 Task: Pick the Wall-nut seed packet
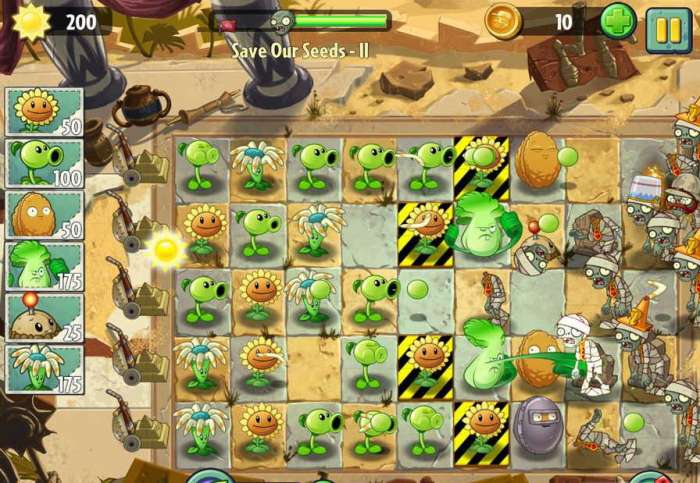[x=44, y=214]
